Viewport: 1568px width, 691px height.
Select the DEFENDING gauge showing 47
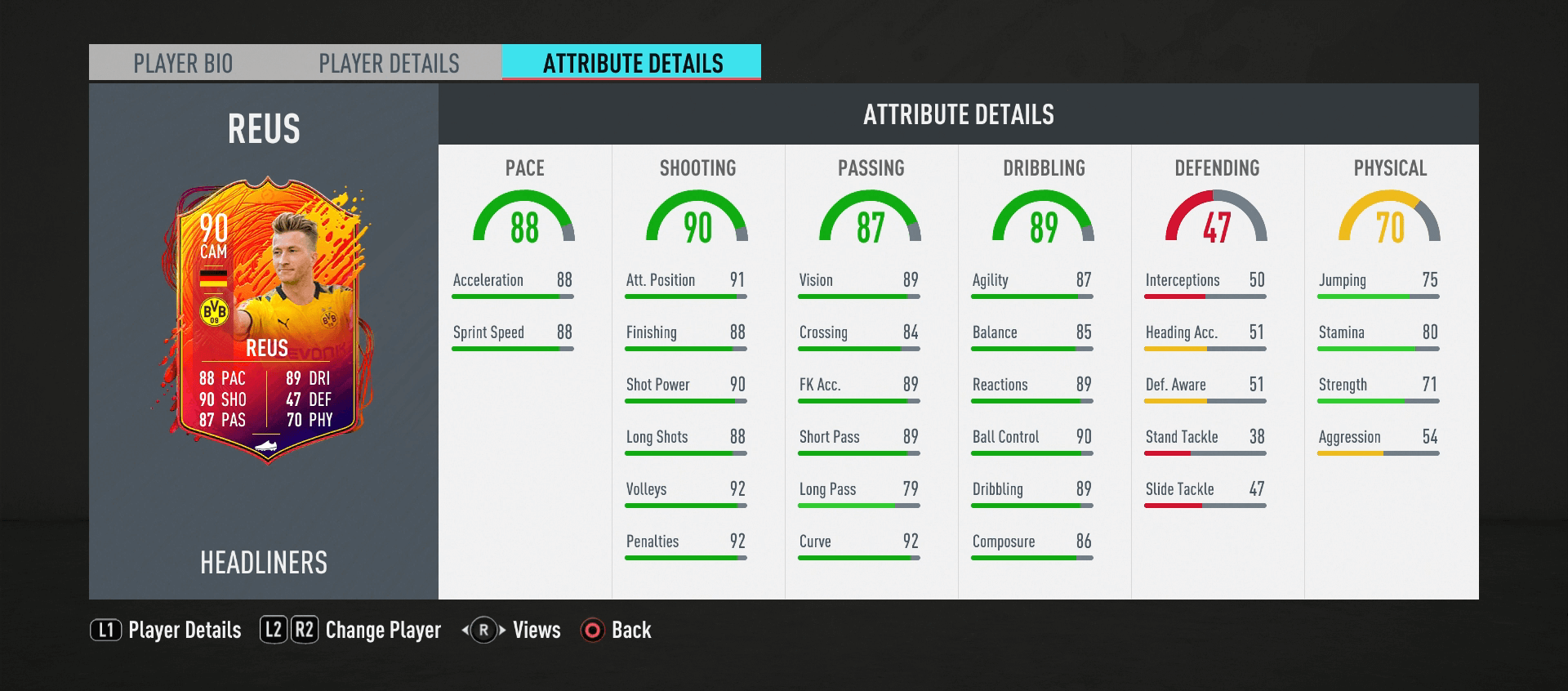1216,219
